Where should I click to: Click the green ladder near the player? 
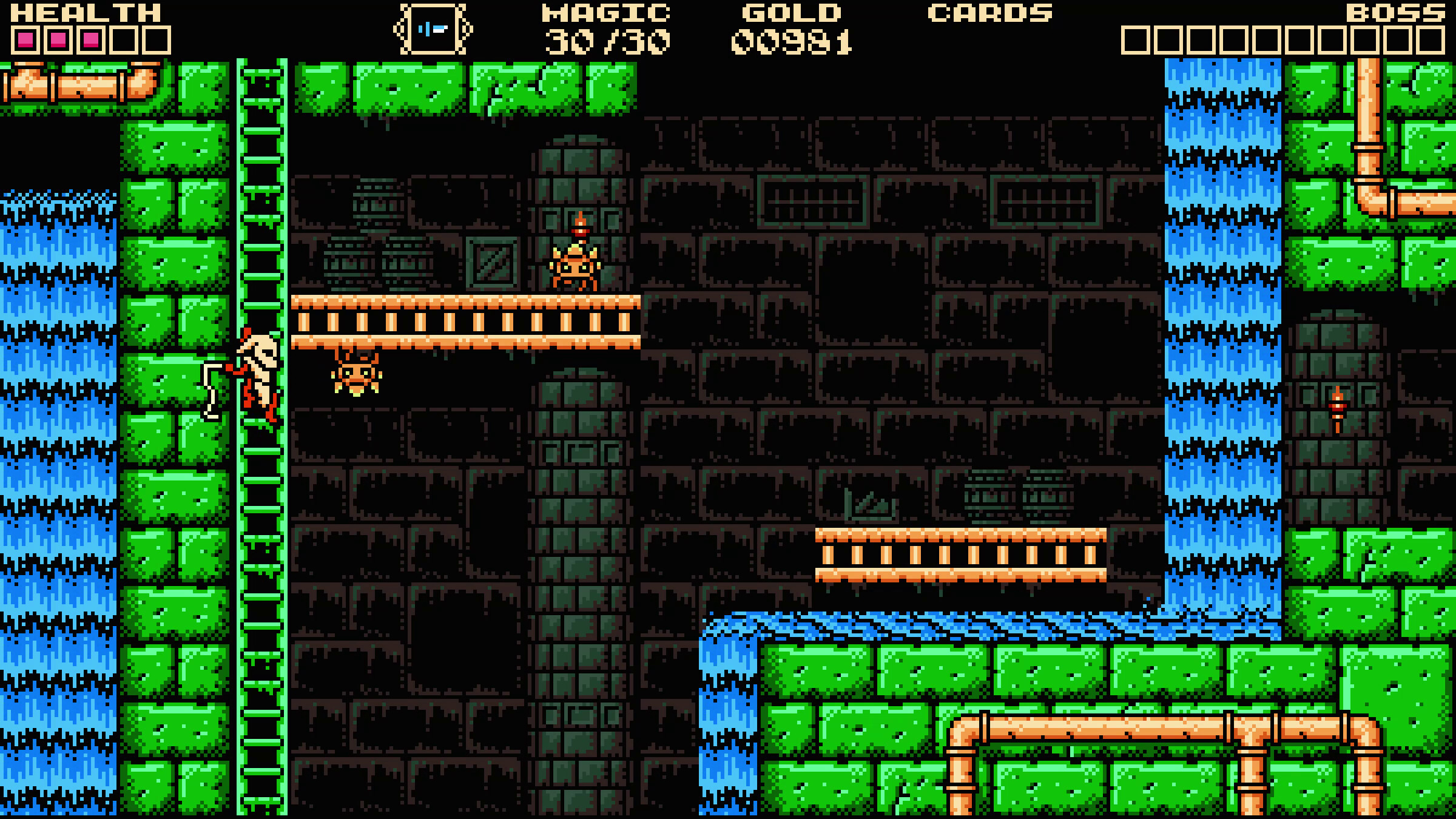261,485
